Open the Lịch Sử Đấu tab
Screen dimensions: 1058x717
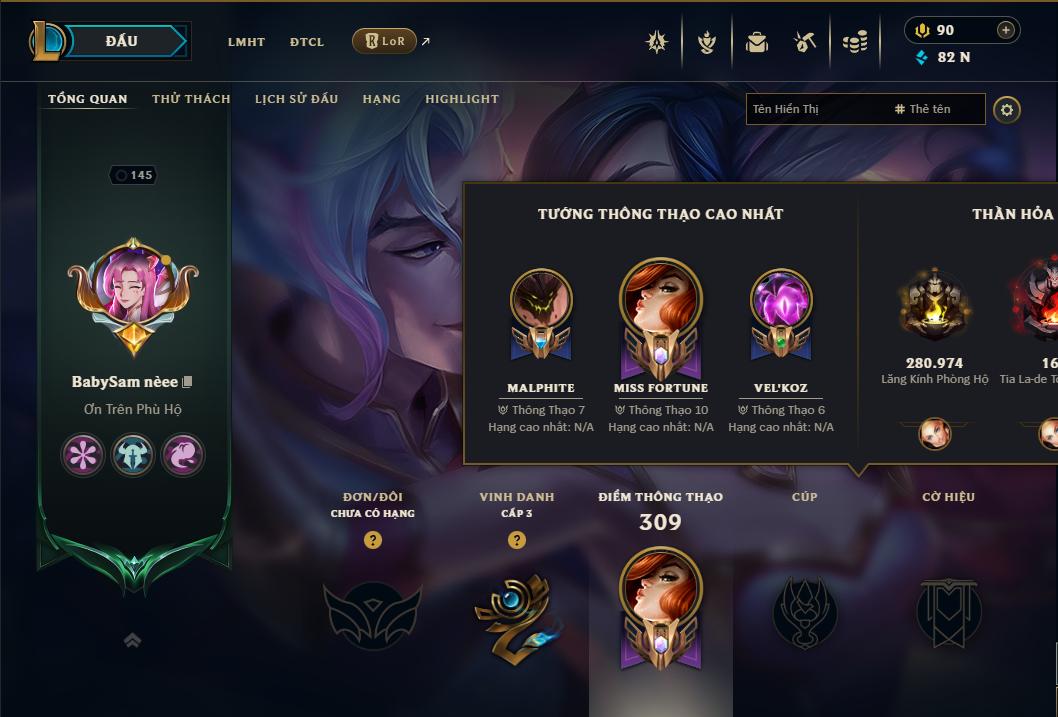(x=296, y=99)
